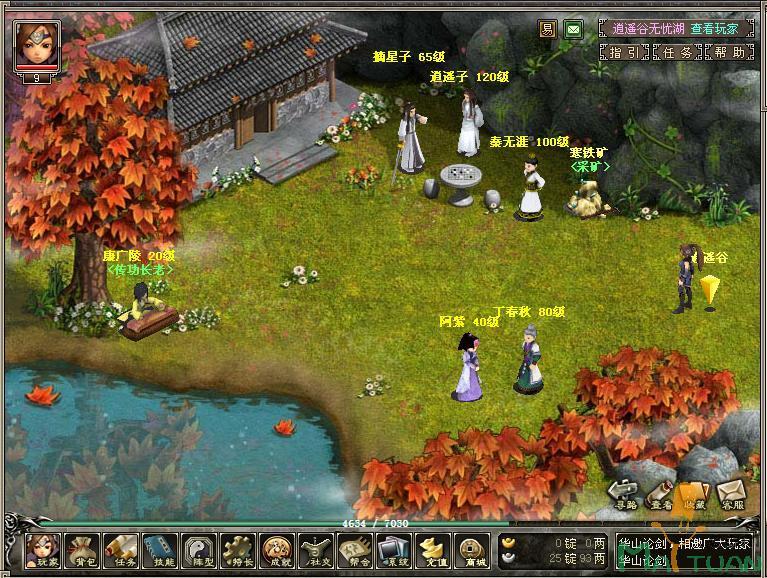Viewport: 767px width, 578px height.
Task: Open the 任务 scroll in bottom toolbar
Action: pyautogui.click(x=120, y=550)
